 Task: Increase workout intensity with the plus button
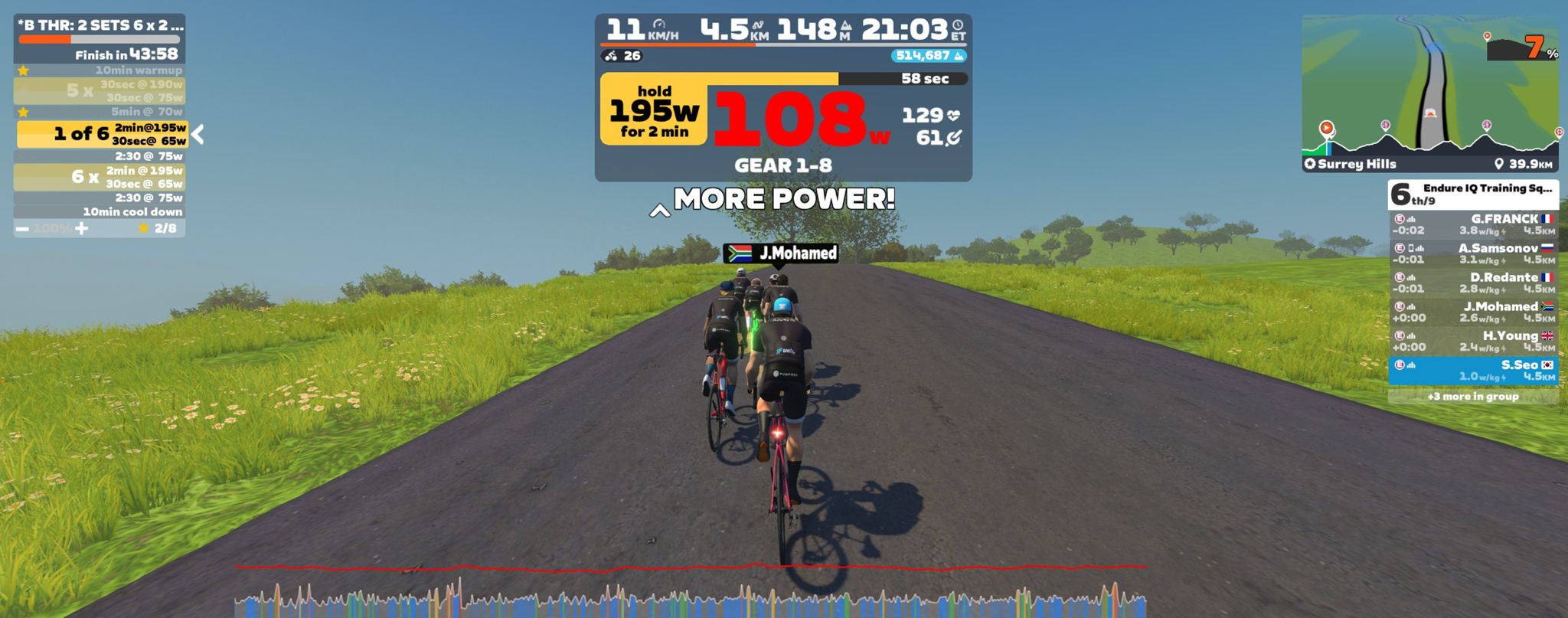click(82, 228)
